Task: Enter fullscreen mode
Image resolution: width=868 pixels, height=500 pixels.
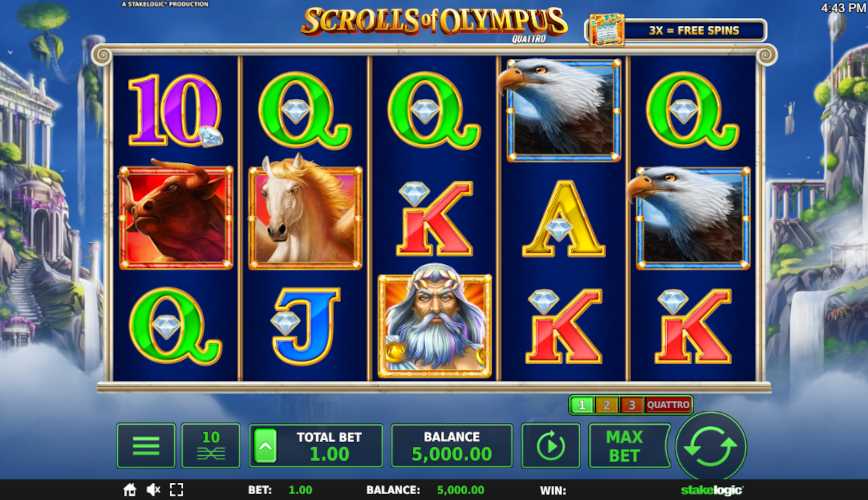Action: point(178,490)
